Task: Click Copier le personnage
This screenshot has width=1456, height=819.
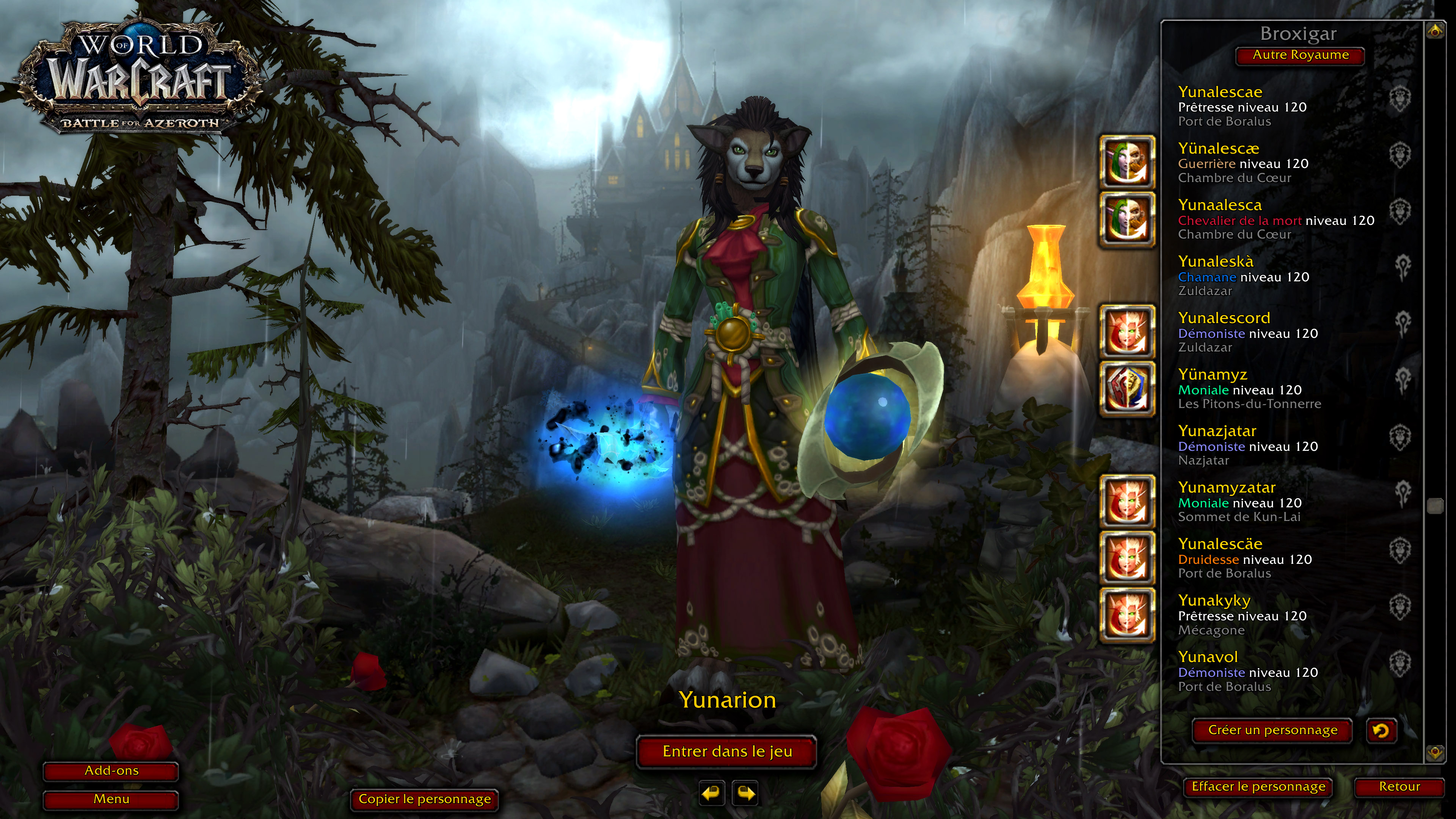Action: coord(425,799)
